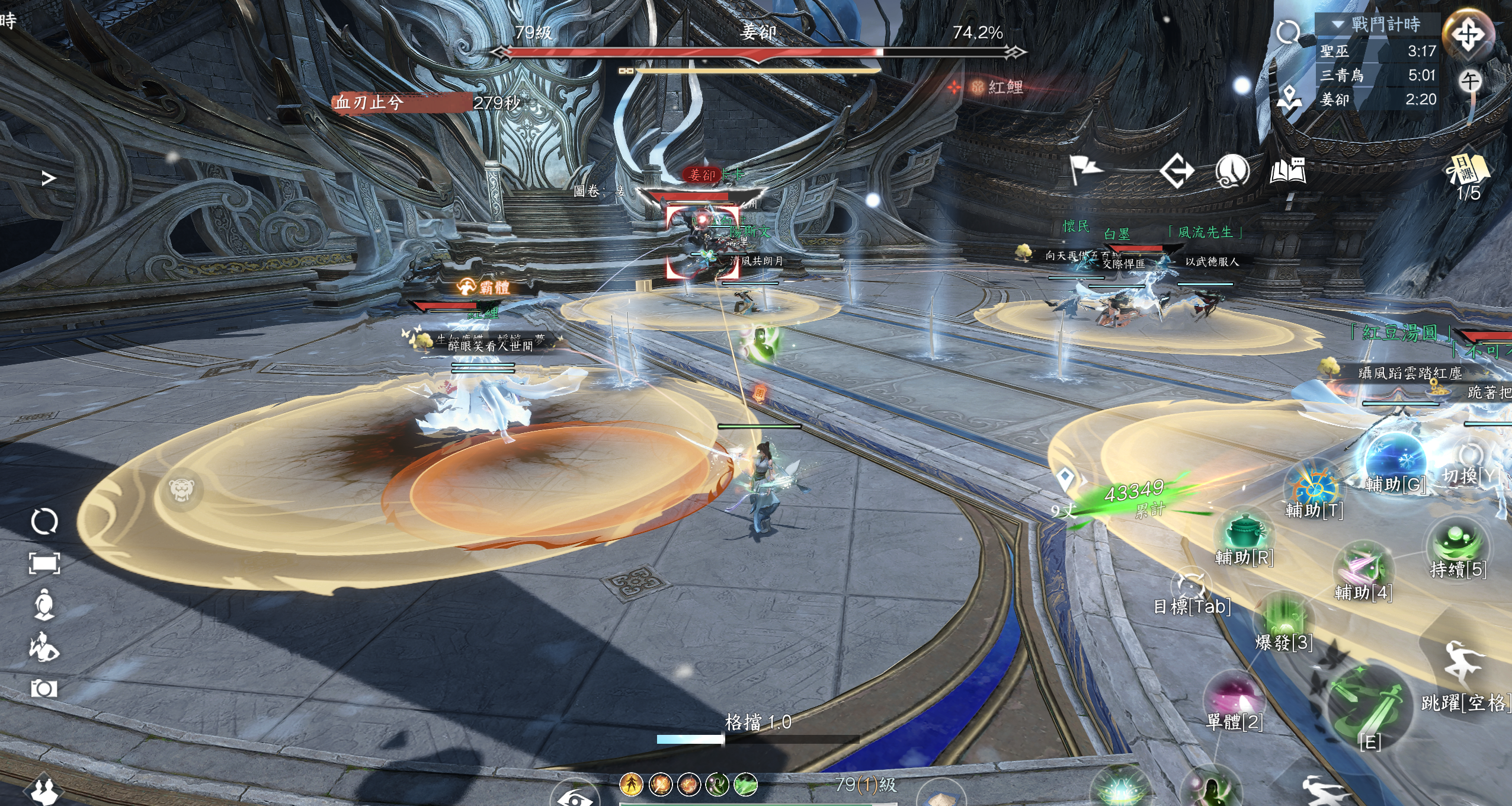Click the white flag marker icon

1085,170
